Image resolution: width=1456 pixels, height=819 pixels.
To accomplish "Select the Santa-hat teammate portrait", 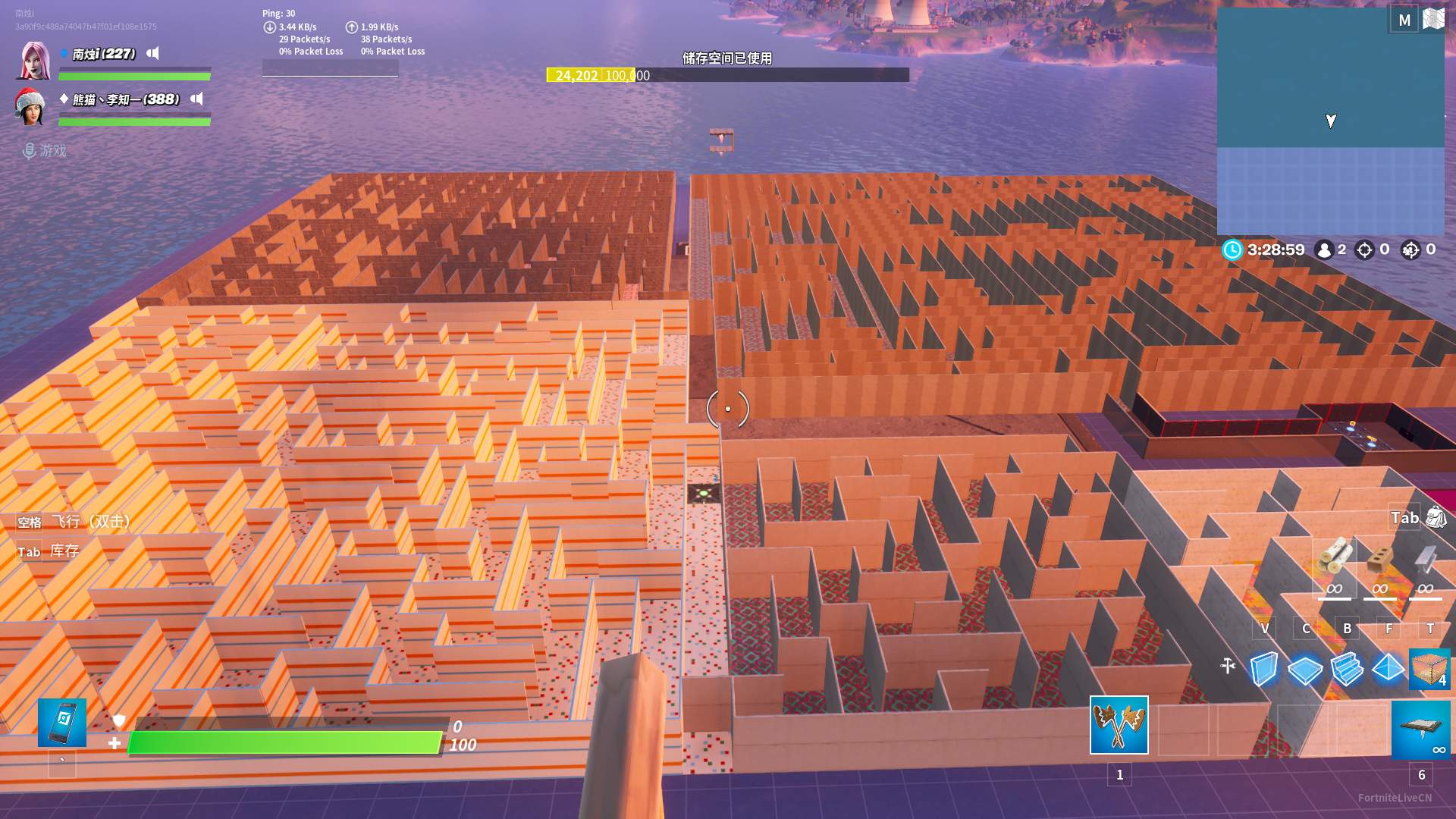I will coord(30,107).
